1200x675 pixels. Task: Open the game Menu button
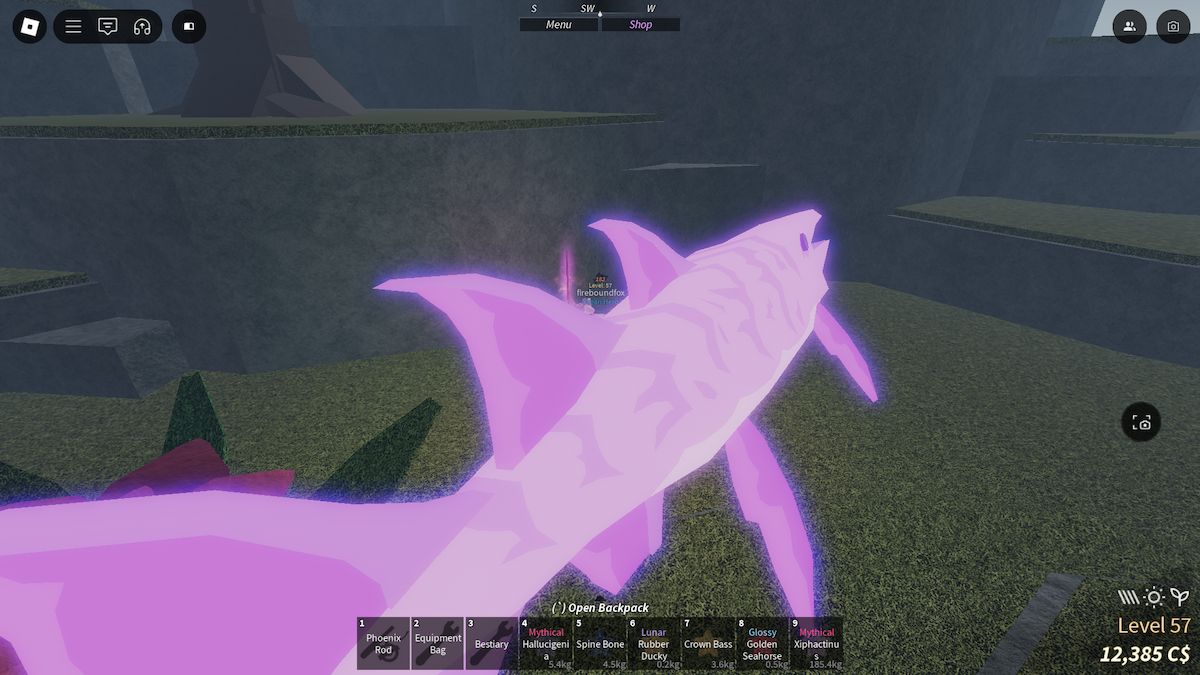click(x=559, y=25)
